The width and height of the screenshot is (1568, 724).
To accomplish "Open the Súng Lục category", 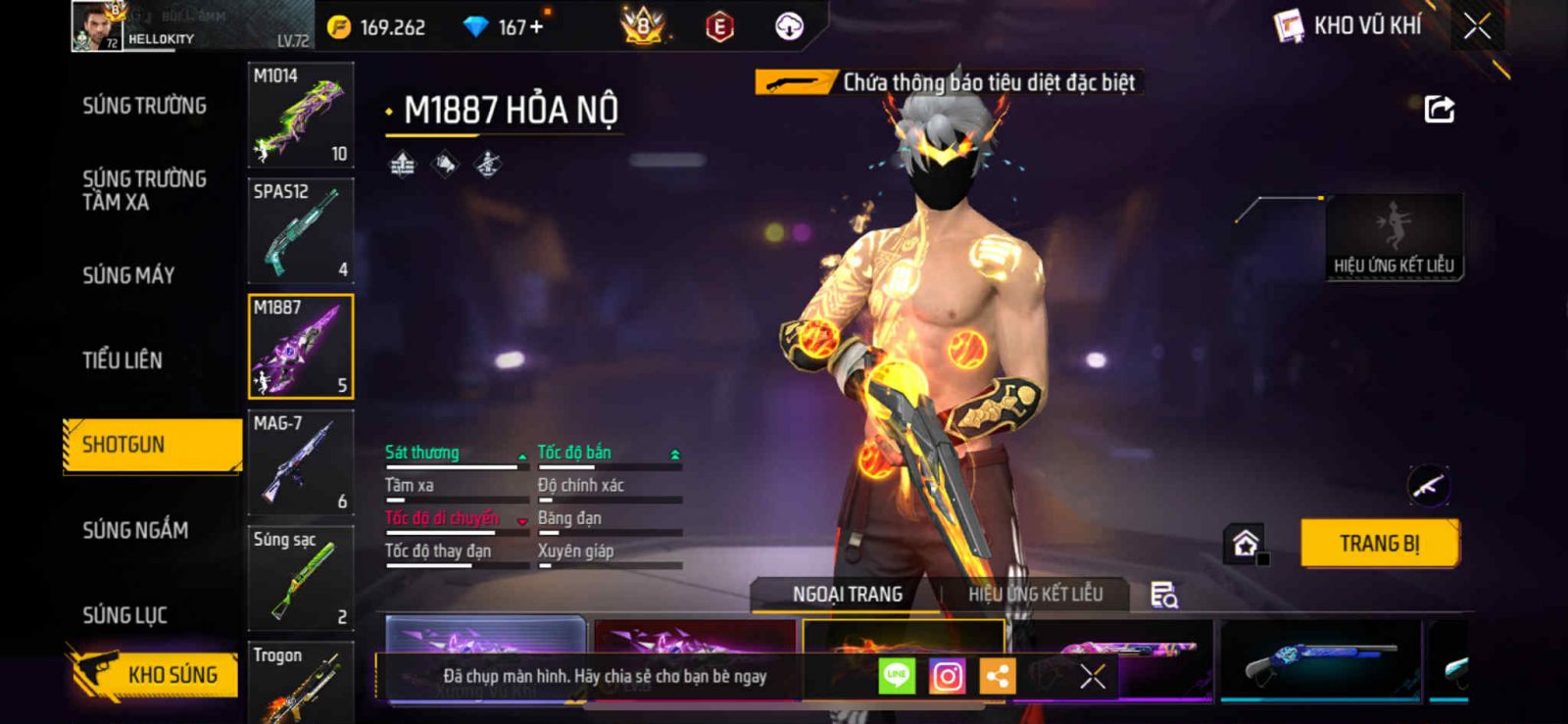I will 124,615.
